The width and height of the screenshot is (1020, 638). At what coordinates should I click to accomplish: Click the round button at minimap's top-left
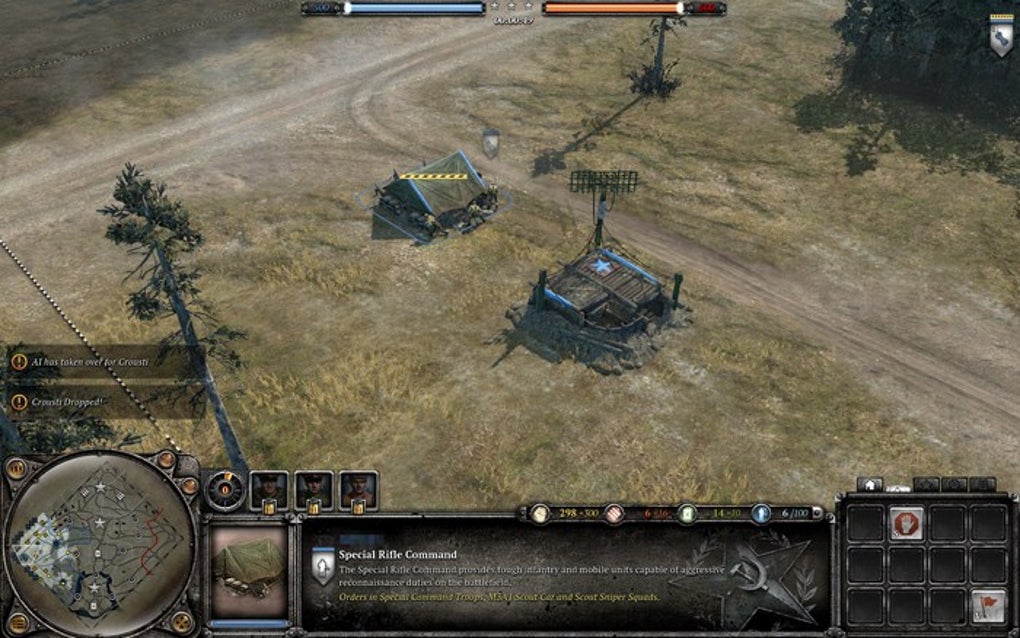pos(16,468)
